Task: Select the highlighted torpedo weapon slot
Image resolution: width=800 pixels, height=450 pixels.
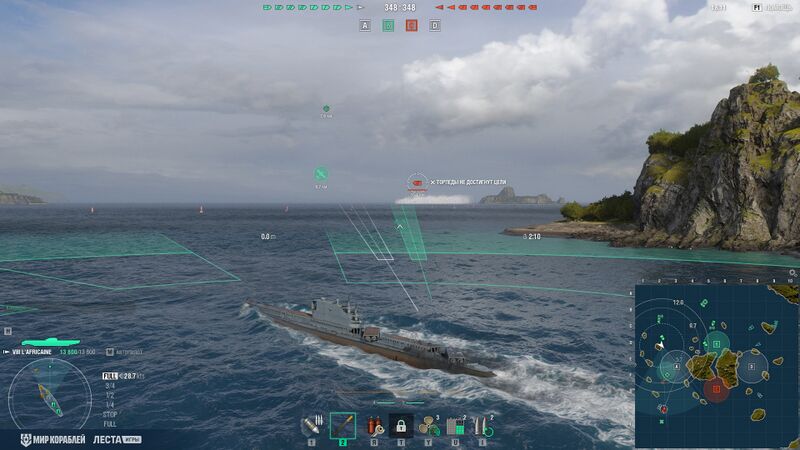Action: pos(342,425)
